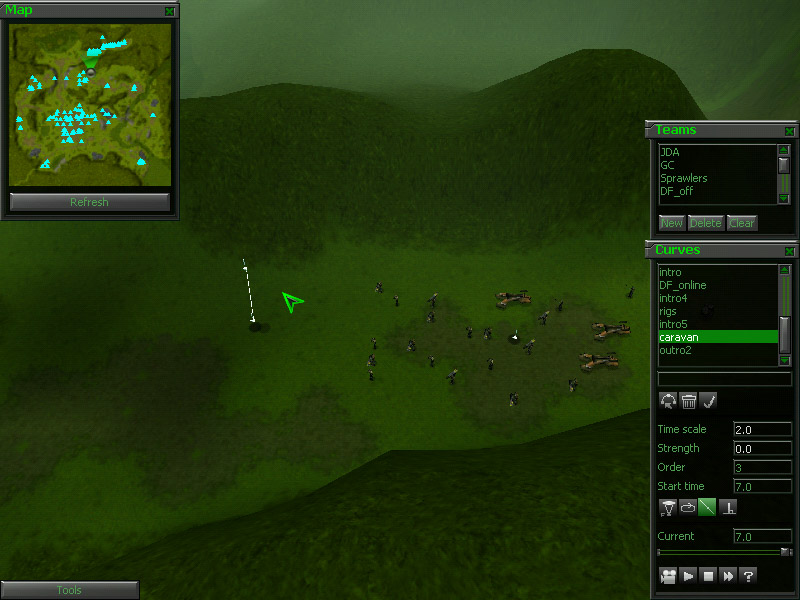Refresh the map panel
The height and width of the screenshot is (600, 800).
pyautogui.click(x=89, y=202)
